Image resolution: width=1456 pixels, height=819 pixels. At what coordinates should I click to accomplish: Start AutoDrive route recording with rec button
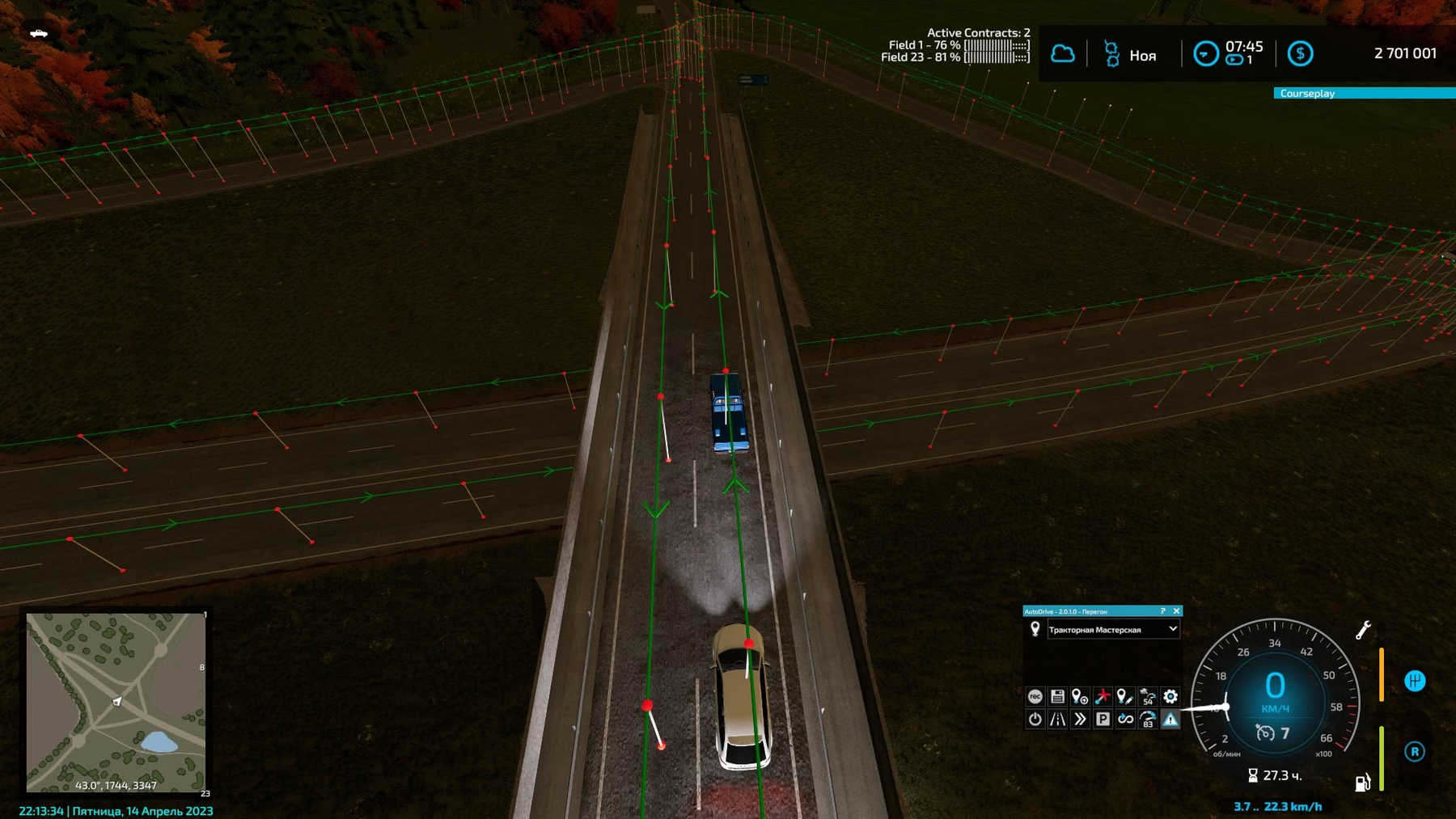pos(1035,696)
